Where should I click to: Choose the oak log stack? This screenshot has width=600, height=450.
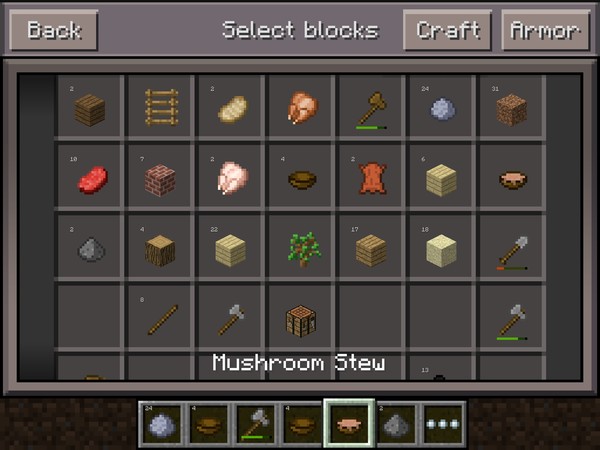point(160,248)
